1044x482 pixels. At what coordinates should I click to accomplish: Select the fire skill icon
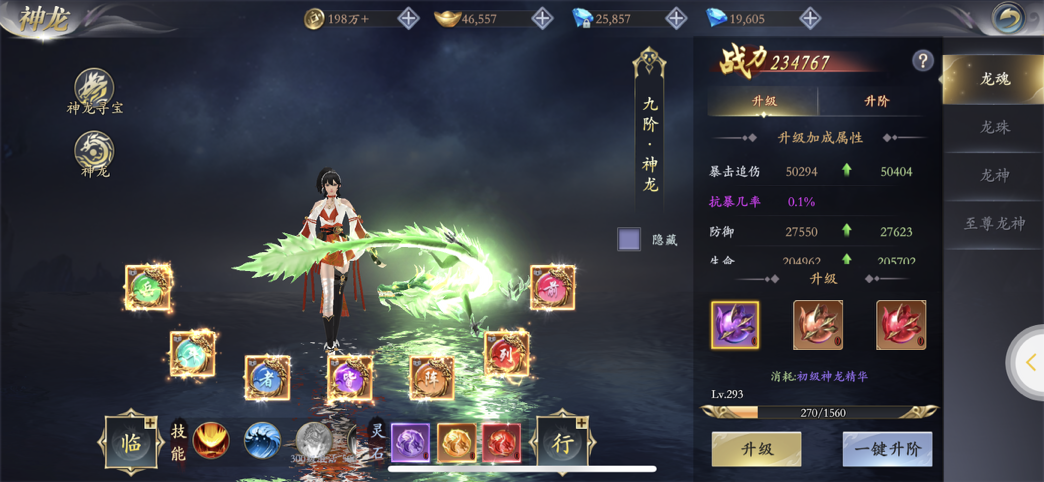pos(211,441)
